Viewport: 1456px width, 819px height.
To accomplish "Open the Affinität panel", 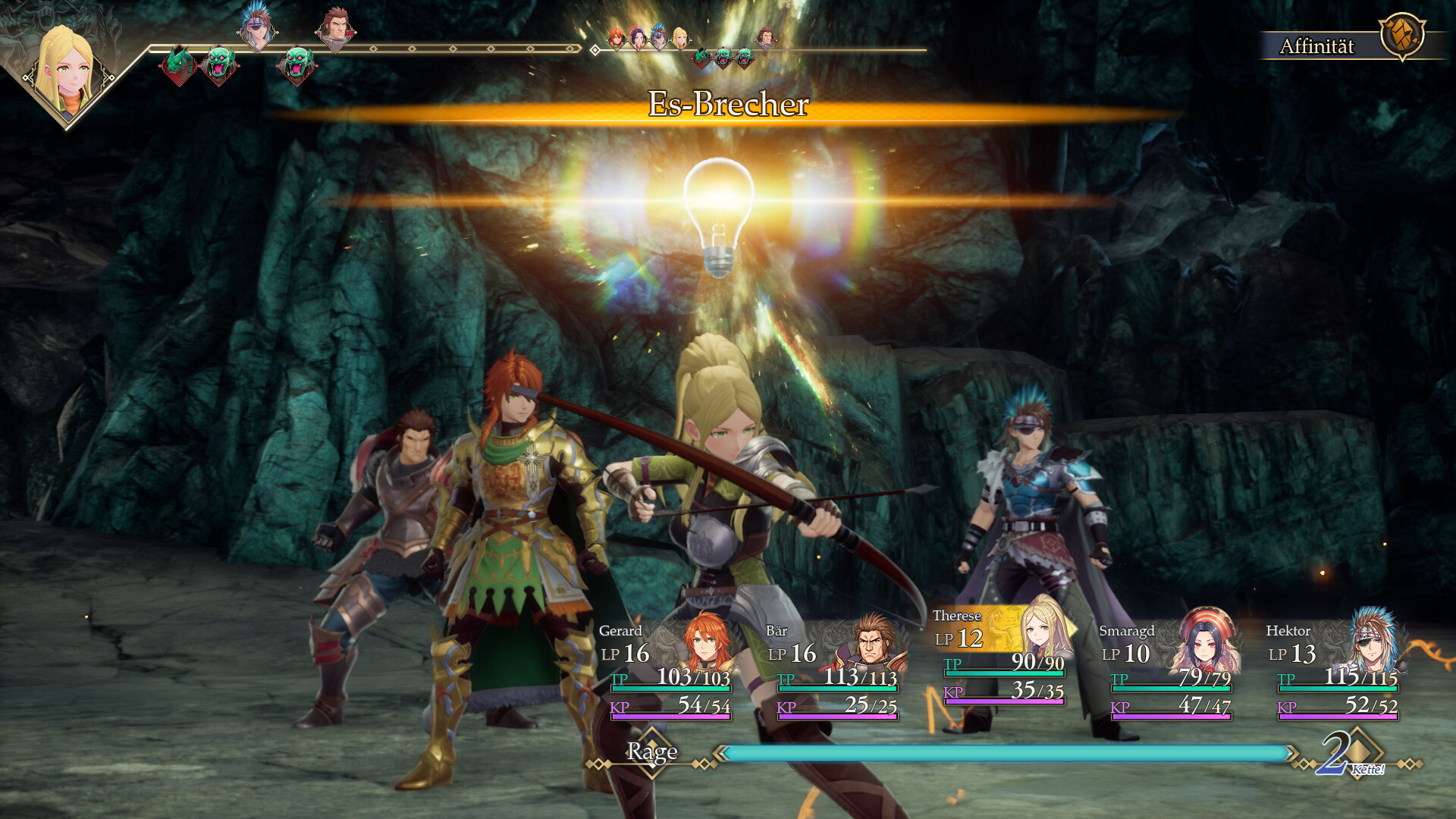I will click(1344, 44).
